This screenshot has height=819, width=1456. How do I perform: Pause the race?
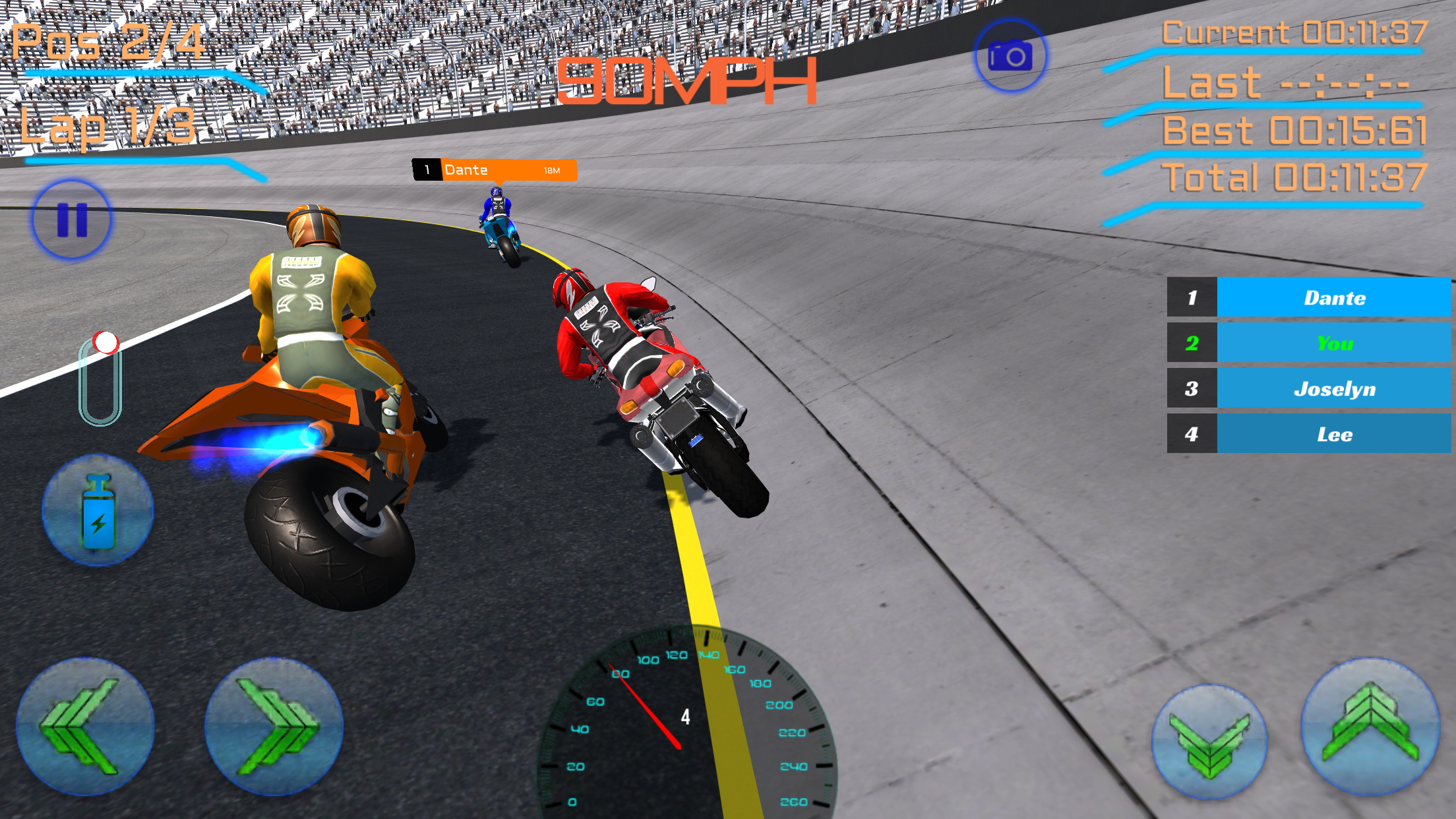[x=72, y=220]
